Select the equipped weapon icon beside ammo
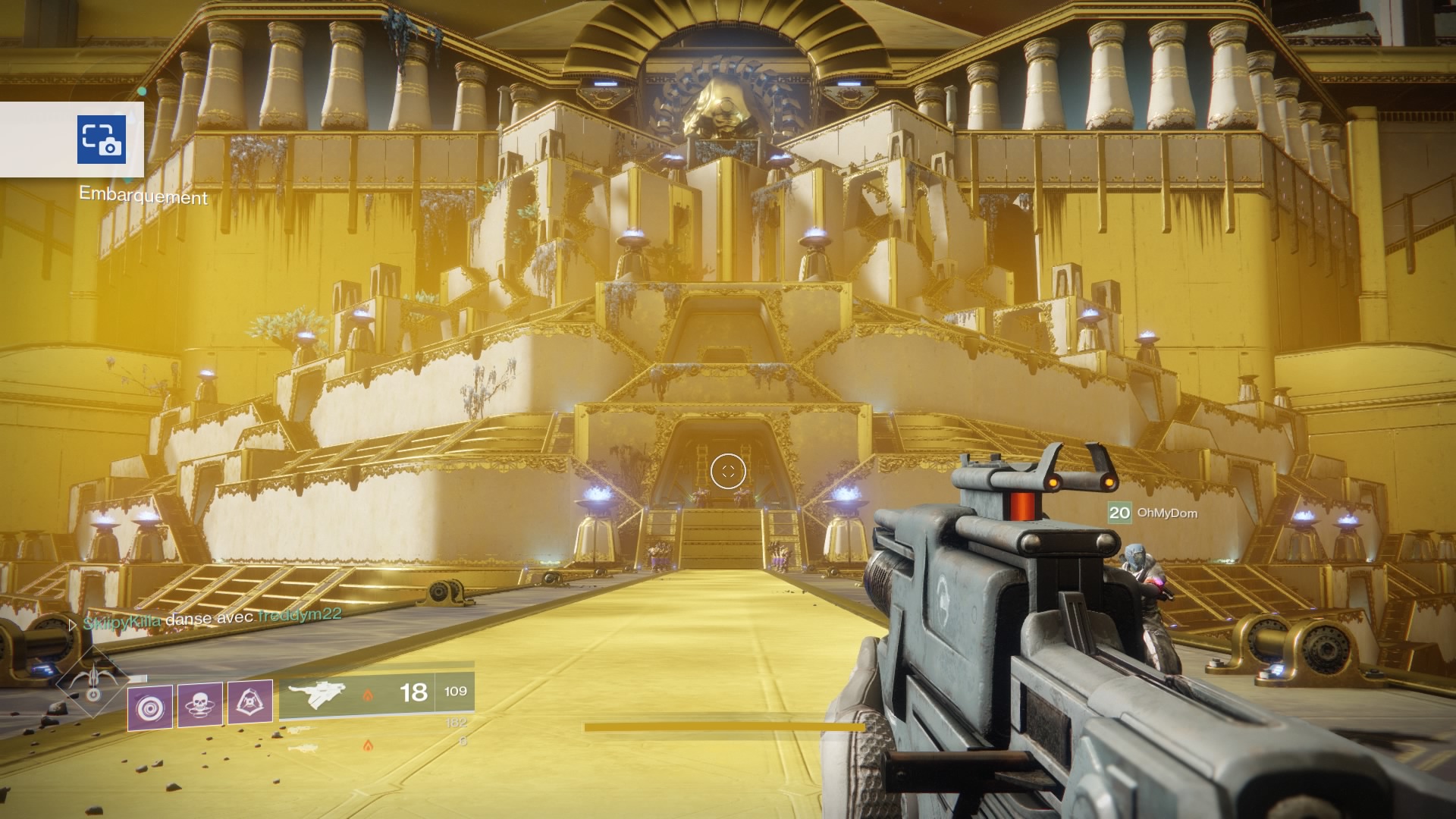 (x=318, y=694)
